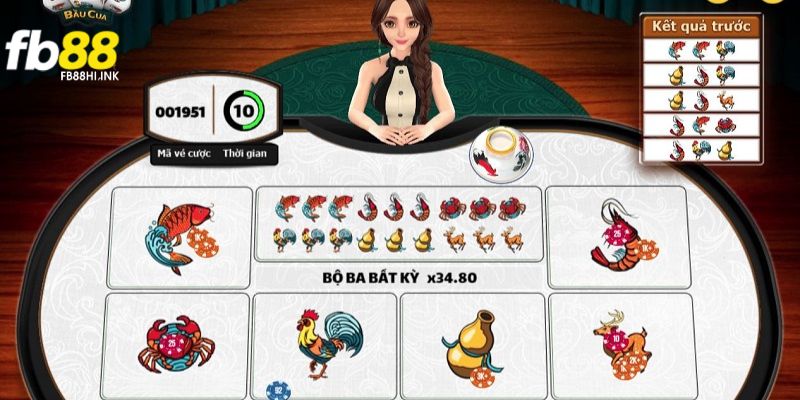Pick the deer betting tile
The width and height of the screenshot is (800, 400).
coord(620,343)
